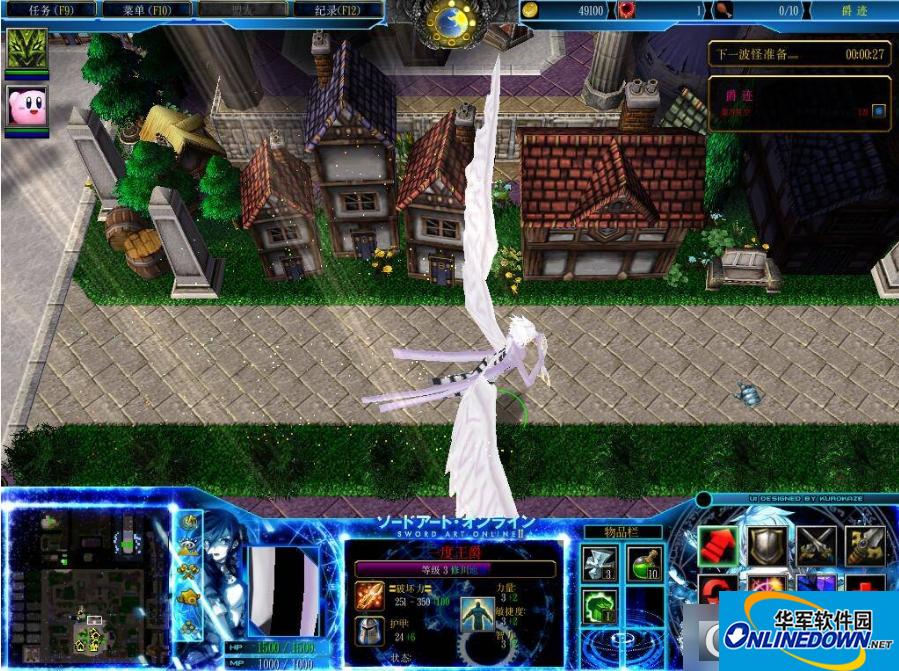
Task: Open the 任务 (F9) quest log
Action: click(50, 10)
